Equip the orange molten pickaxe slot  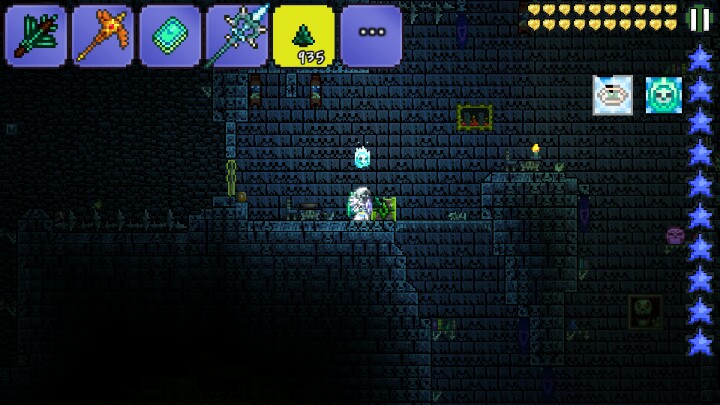pos(104,36)
